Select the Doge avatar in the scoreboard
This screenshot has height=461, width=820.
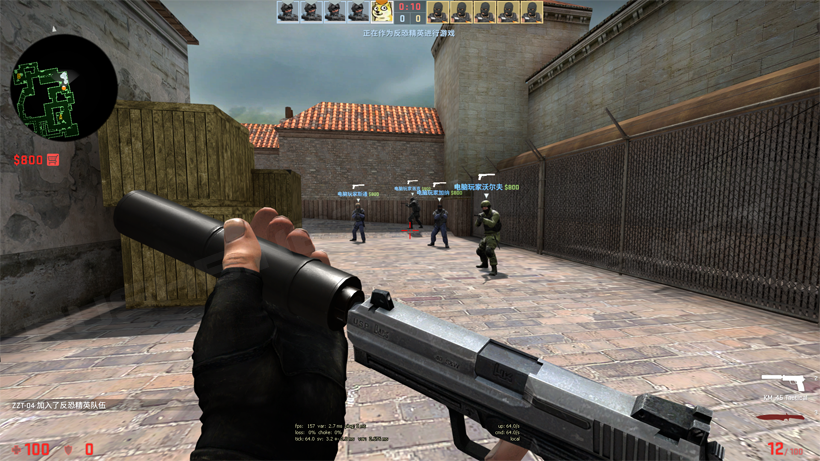tap(382, 12)
